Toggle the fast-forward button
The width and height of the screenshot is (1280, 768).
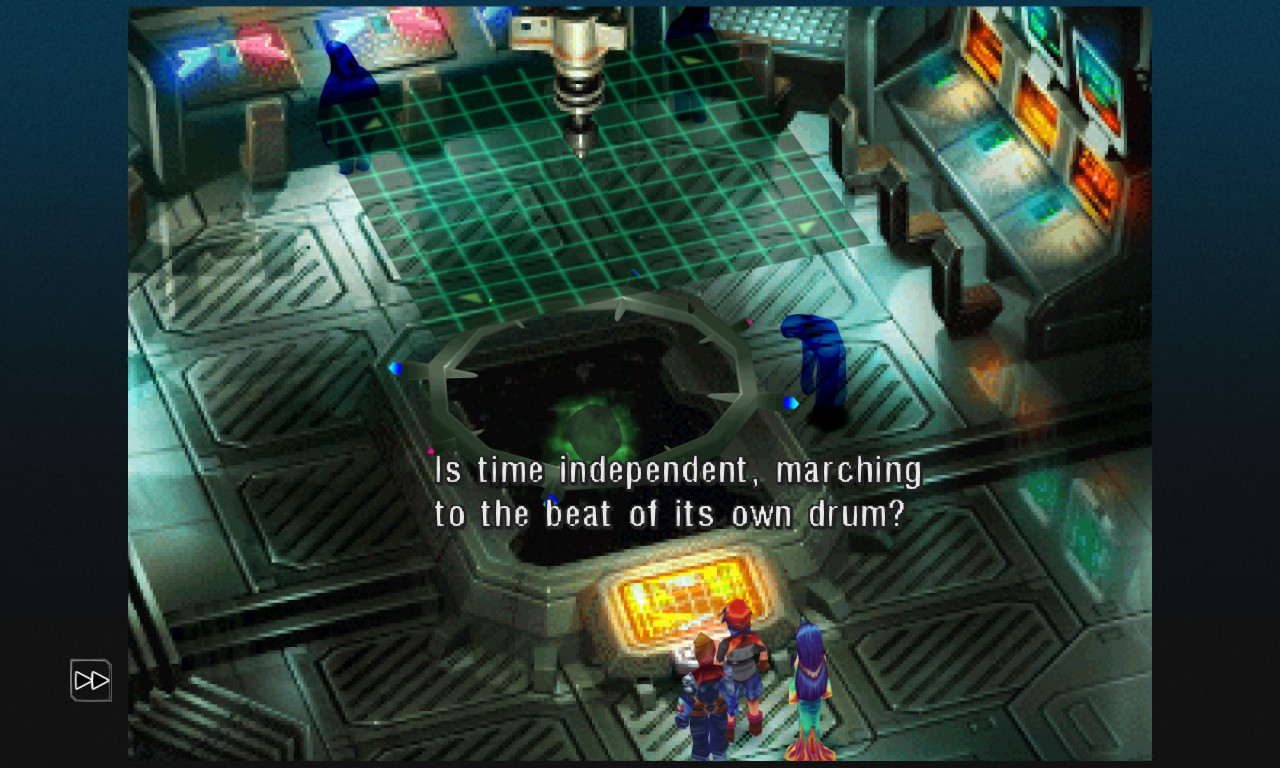click(91, 681)
